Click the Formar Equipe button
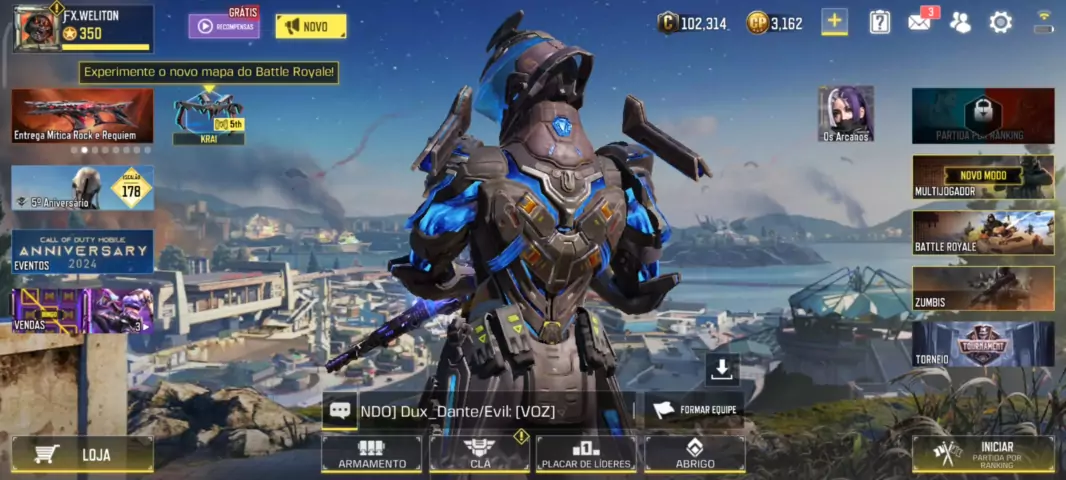 [x=694, y=409]
